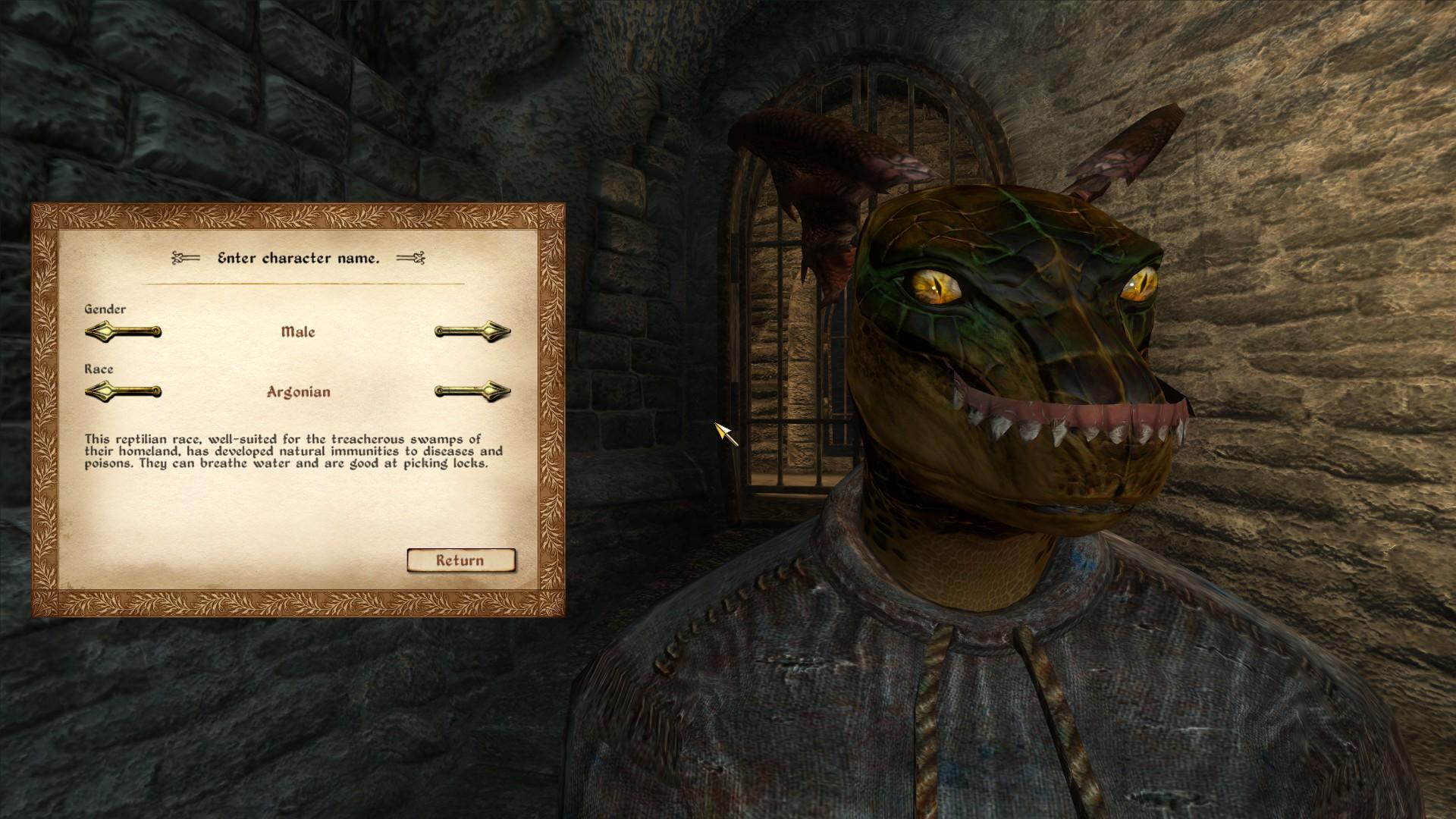Click the Return button
The height and width of the screenshot is (819, 1456).
click(x=460, y=560)
